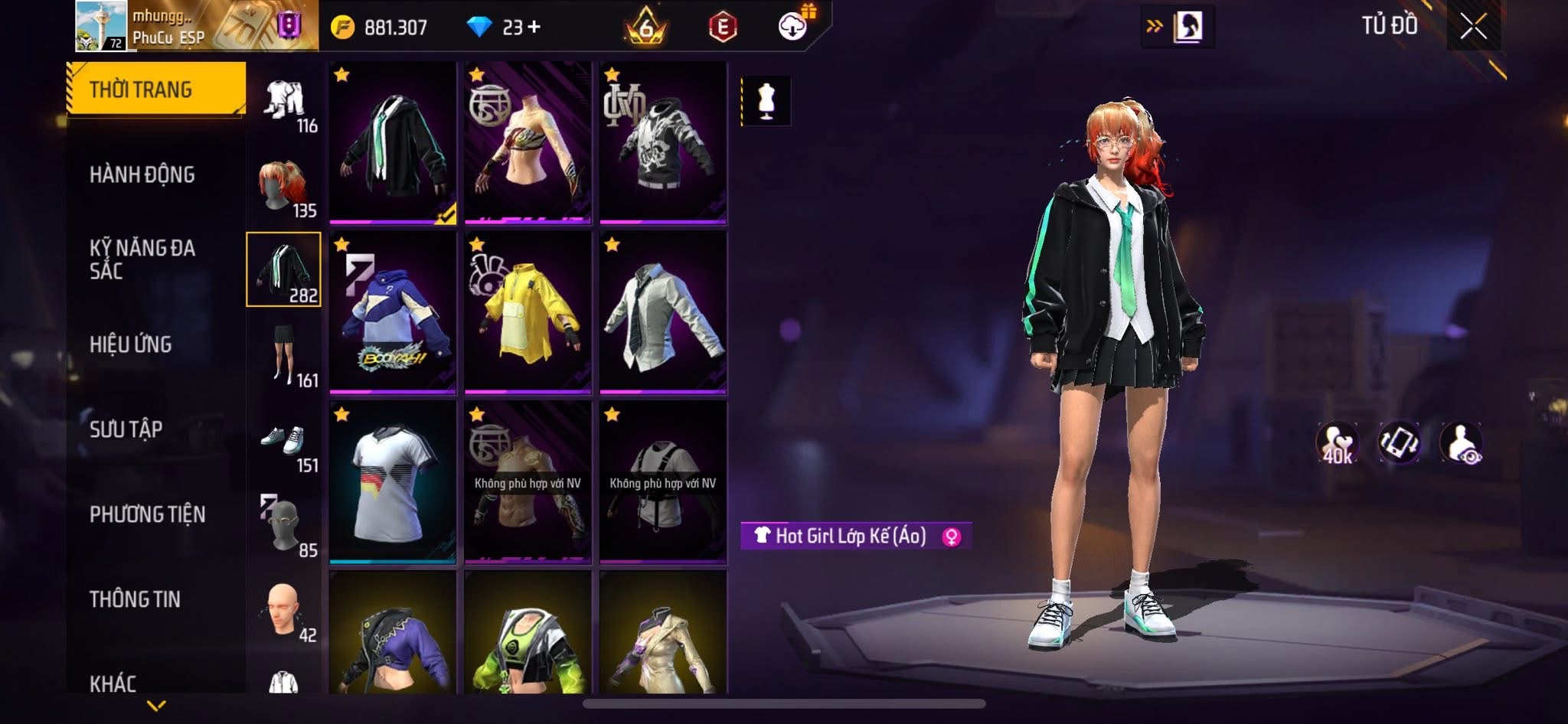The width and height of the screenshot is (1568, 724).
Task: Equip the yellow raincoat jacket
Action: [528, 312]
